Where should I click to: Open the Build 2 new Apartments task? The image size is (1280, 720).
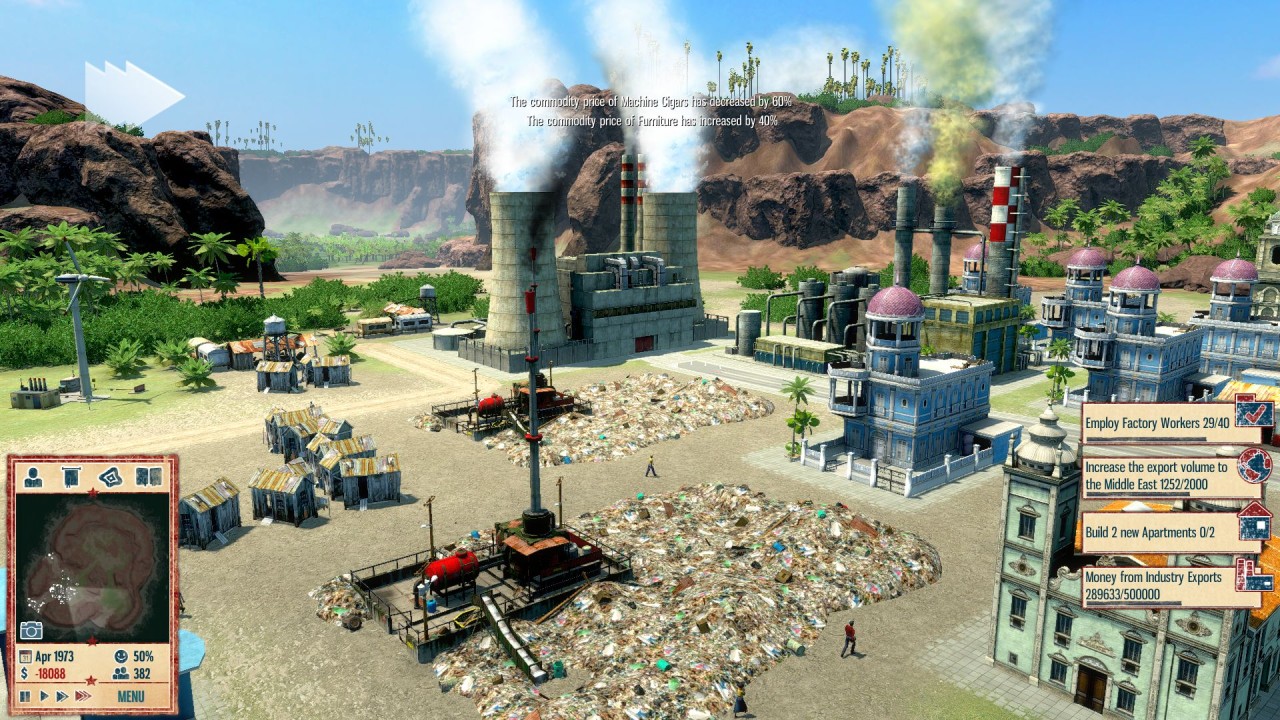tap(1160, 533)
